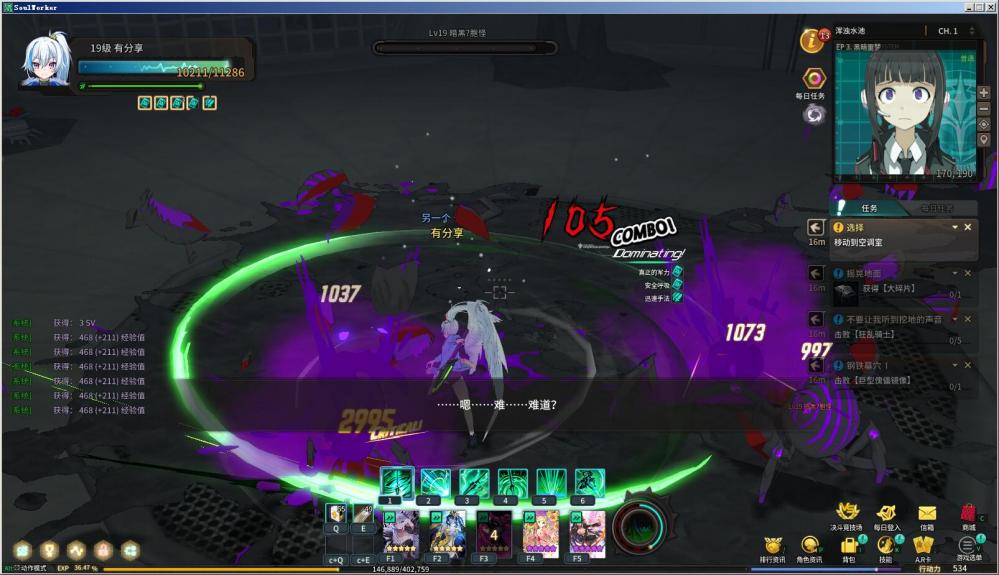This screenshot has height=575, width=999.
Task: Check the 信箱 mailbox
Action: coord(927,514)
